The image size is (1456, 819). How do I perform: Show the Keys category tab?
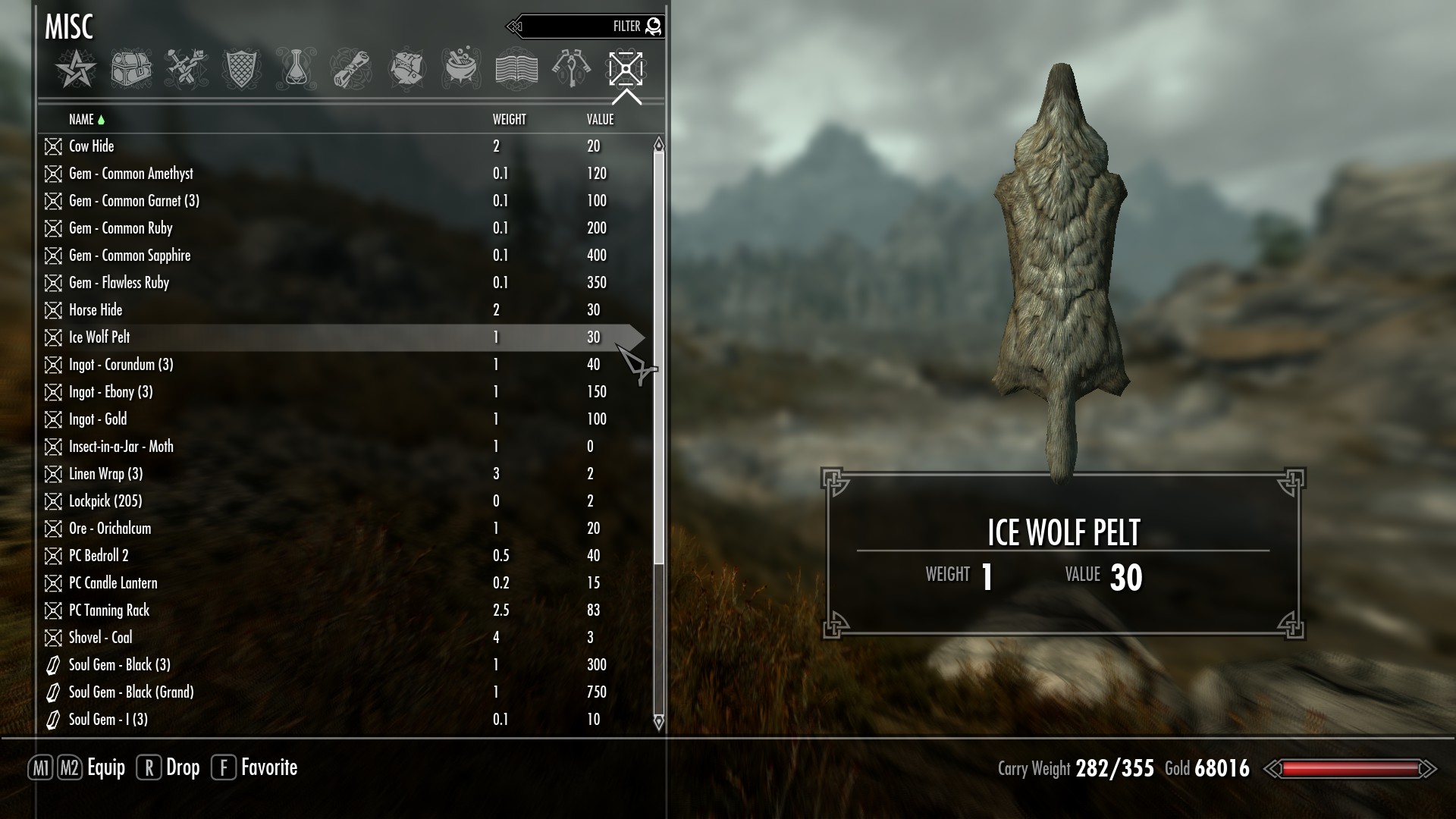[571, 70]
